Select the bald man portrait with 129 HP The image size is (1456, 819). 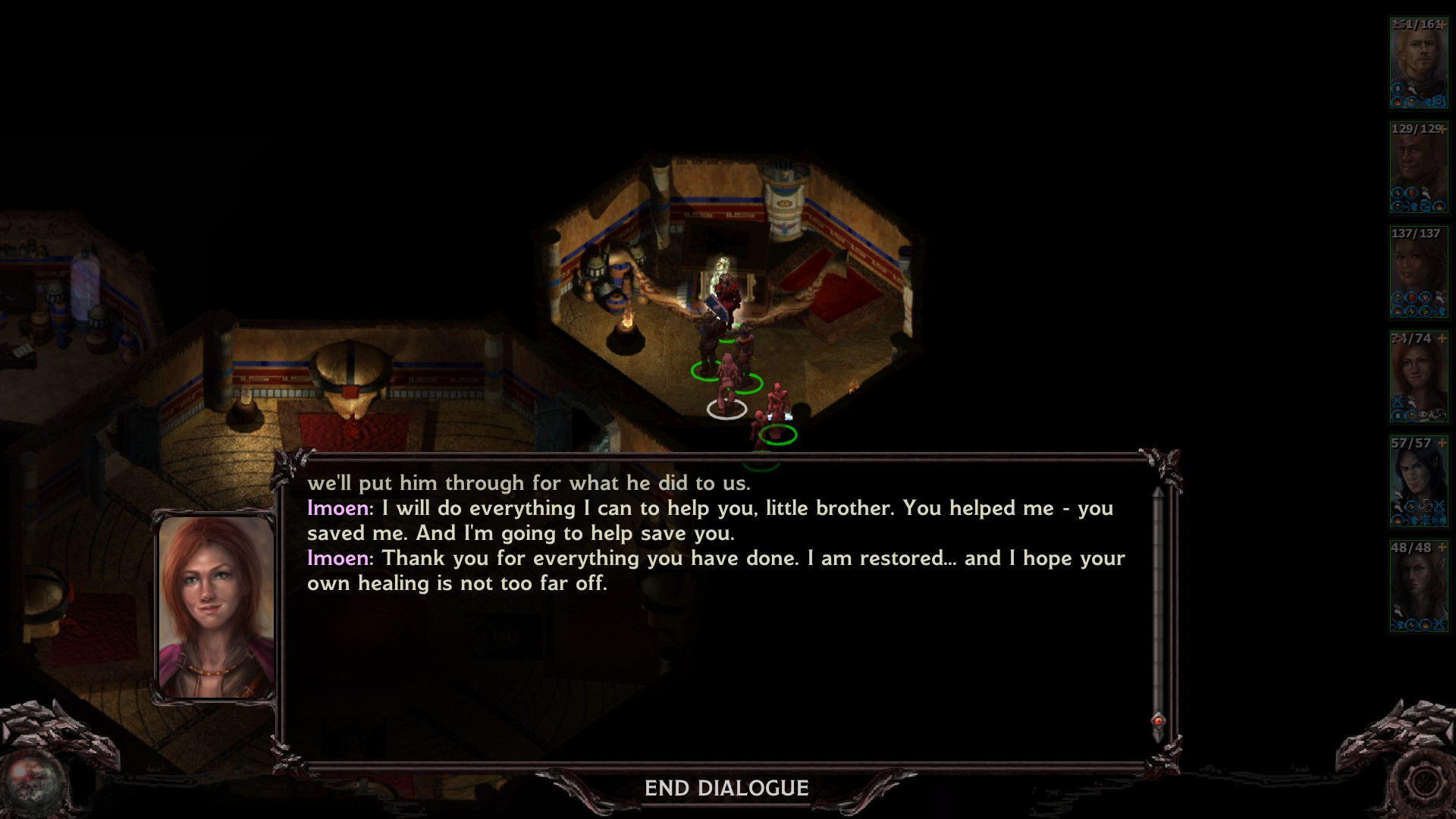pyautogui.click(x=1418, y=168)
